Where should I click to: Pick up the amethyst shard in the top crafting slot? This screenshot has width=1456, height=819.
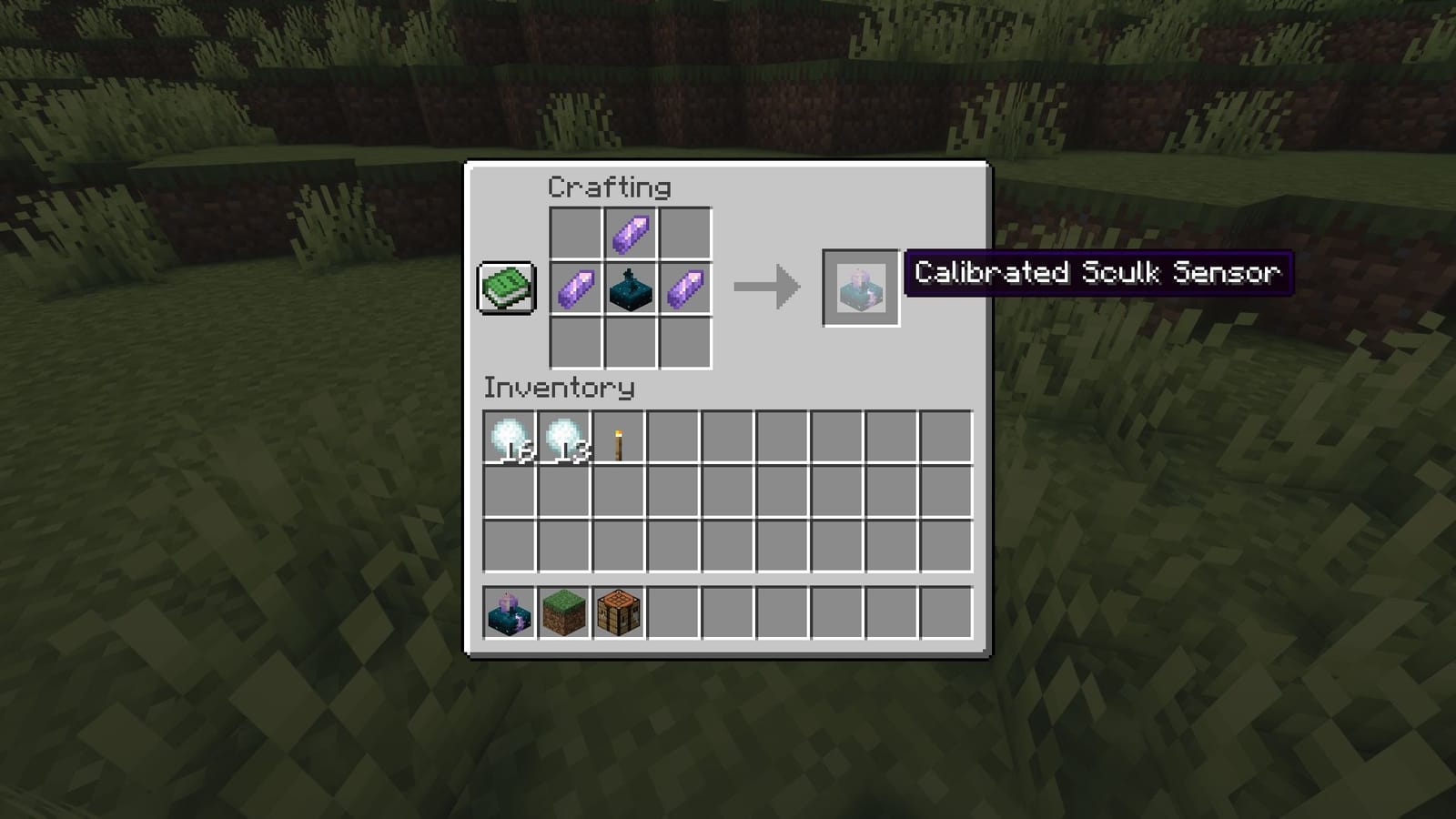(x=629, y=233)
